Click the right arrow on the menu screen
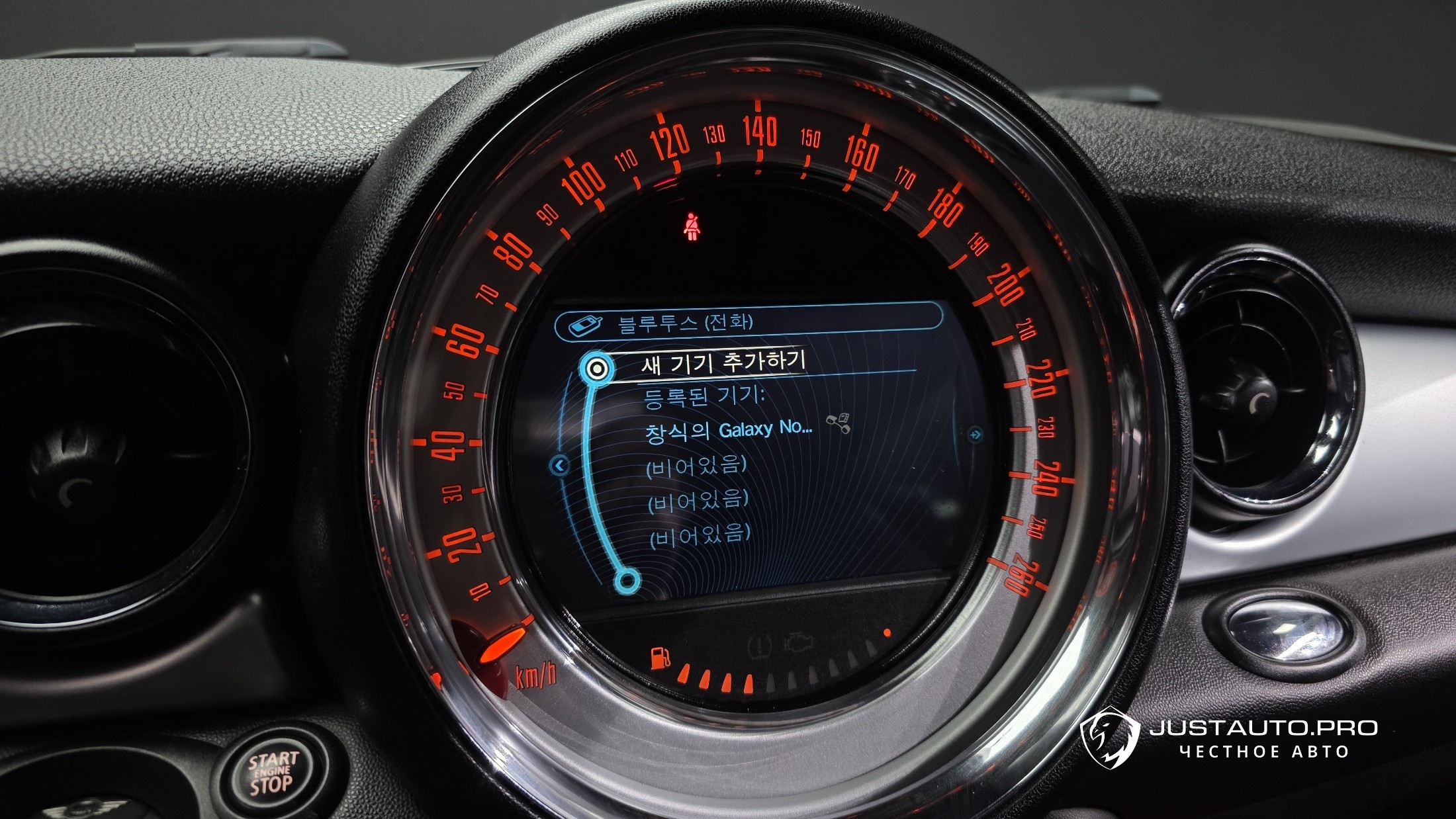The height and width of the screenshot is (819, 1456). [975, 435]
